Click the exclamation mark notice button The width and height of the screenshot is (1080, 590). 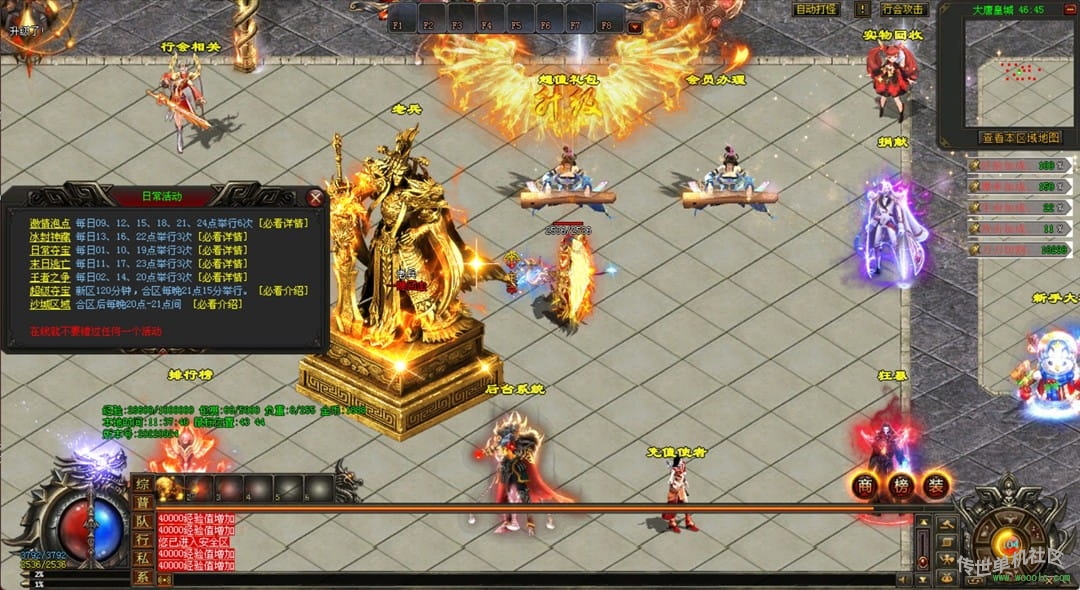pyautogui.click(x=862, y=9)
